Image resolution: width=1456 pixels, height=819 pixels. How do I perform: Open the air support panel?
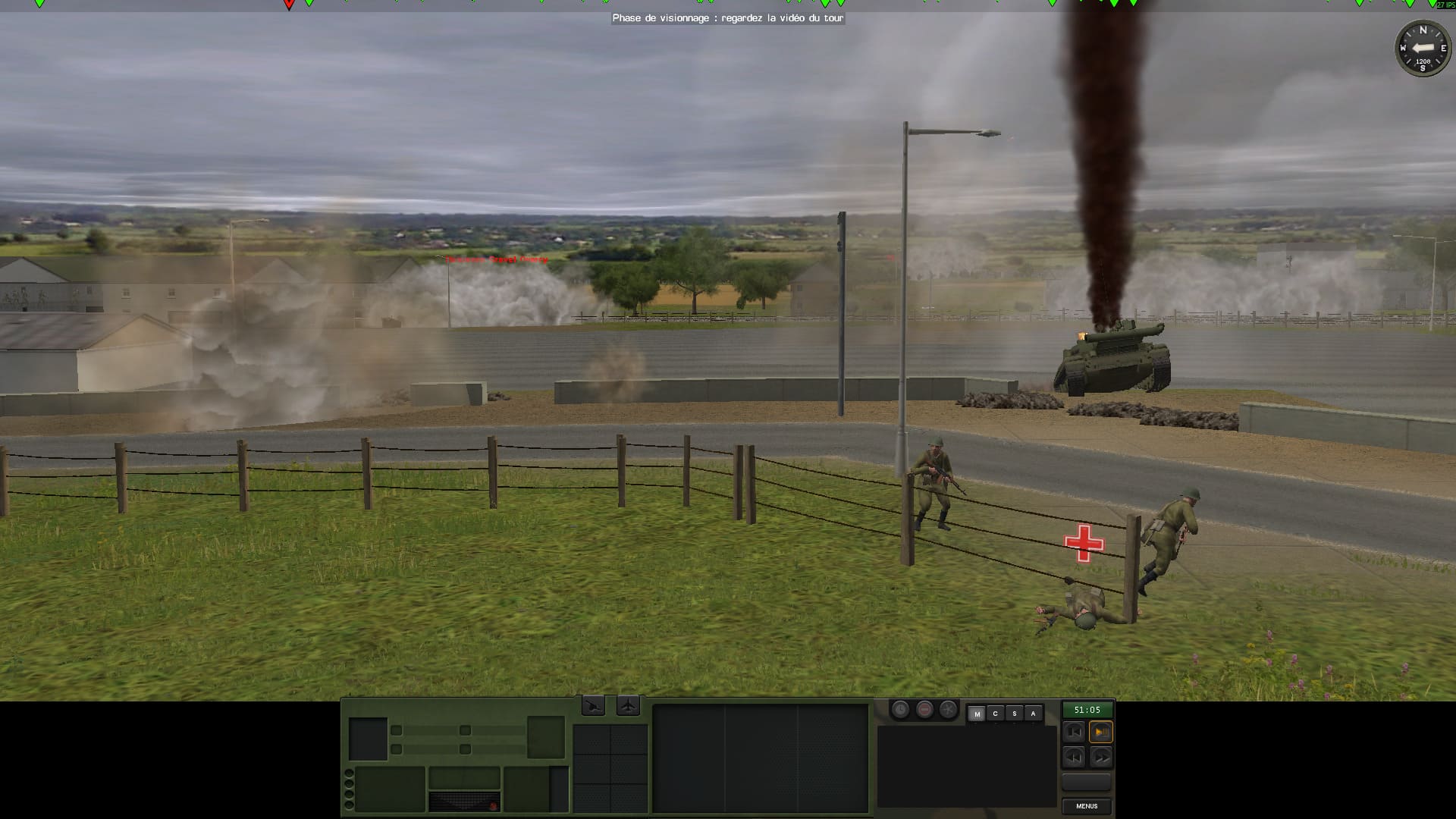(628, 707)
